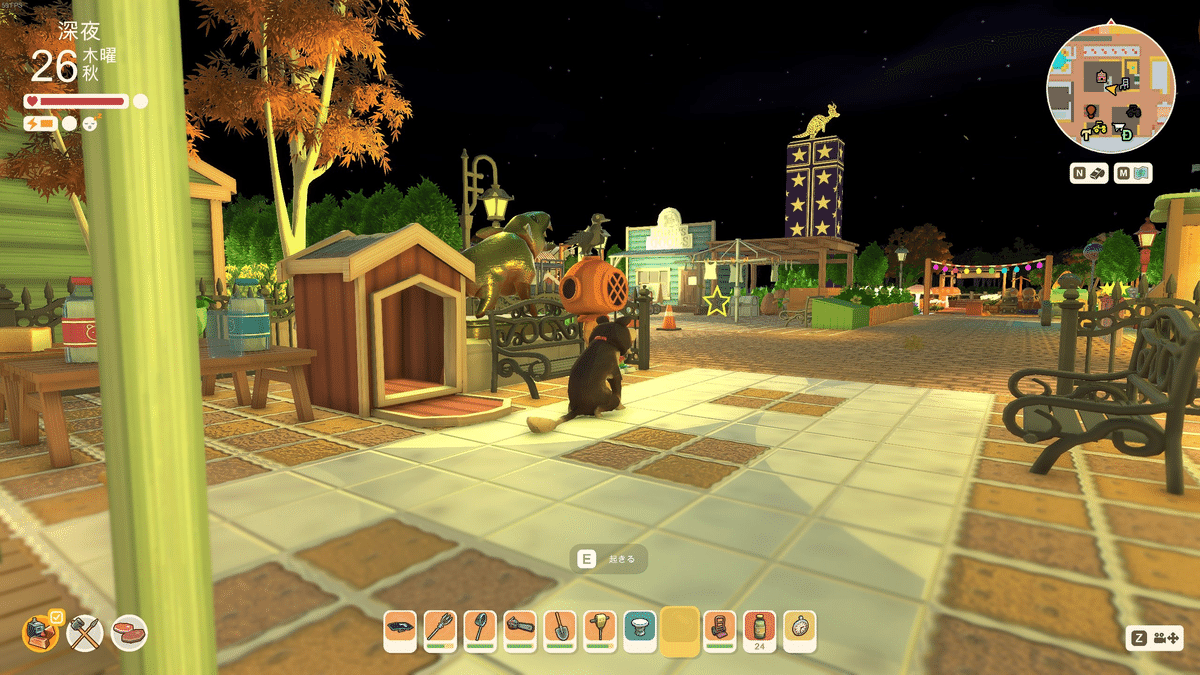
Task: Select the jackhammer hotbar slot
Action: click(600, 629)
